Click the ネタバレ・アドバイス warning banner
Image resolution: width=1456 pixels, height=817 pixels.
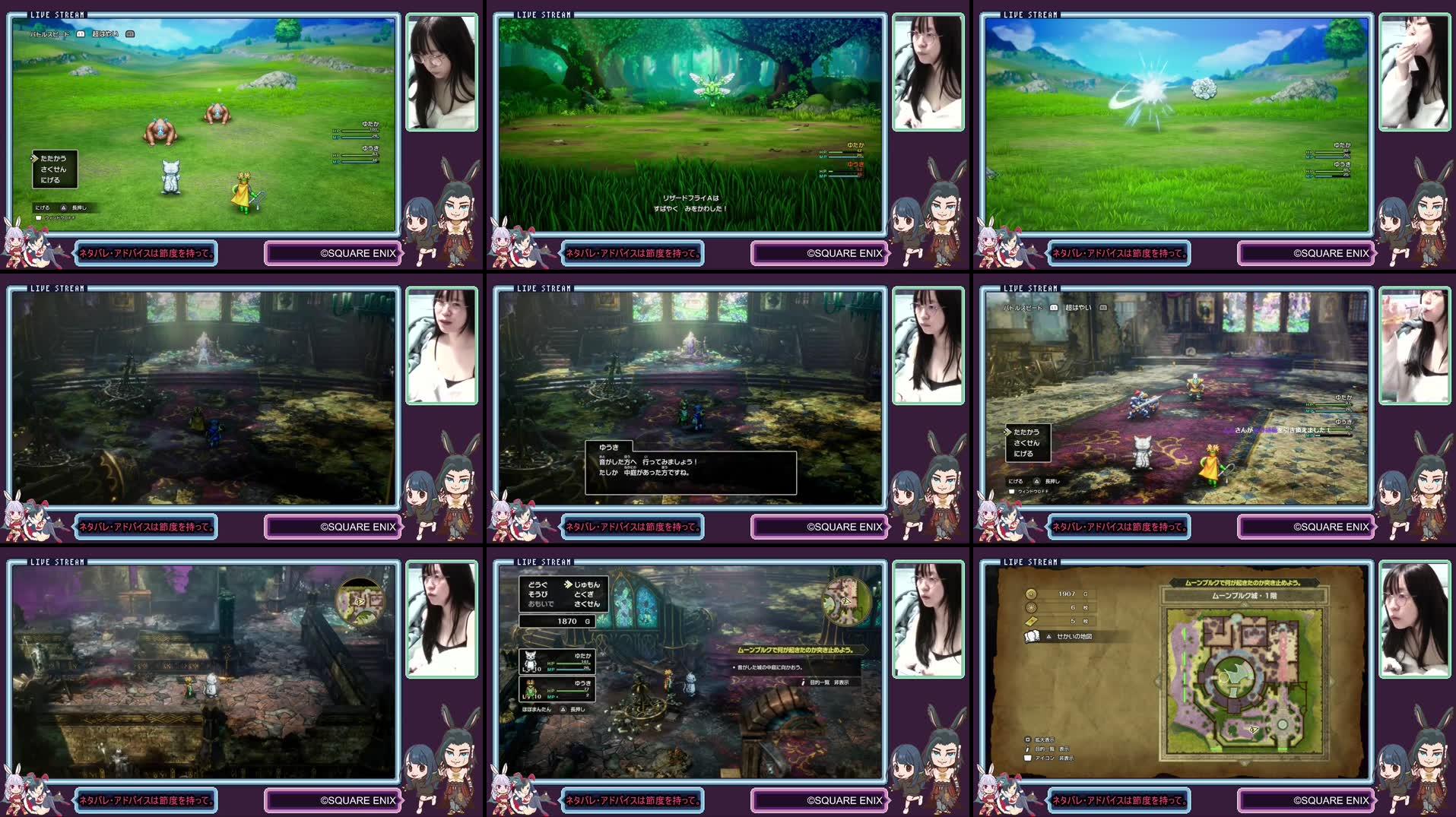[1120, 800]
